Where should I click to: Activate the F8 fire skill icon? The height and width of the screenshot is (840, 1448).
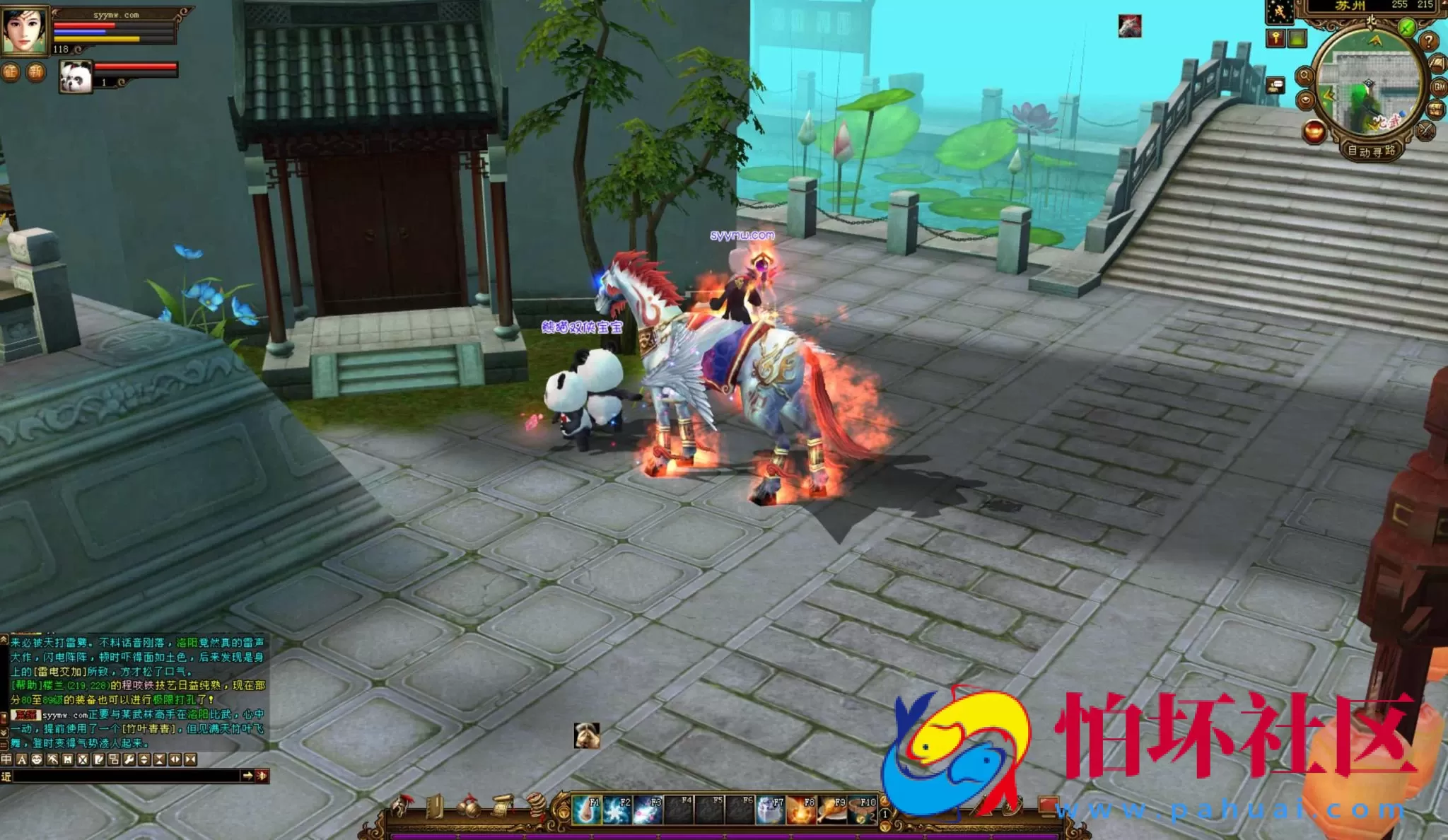click(800, 810)
